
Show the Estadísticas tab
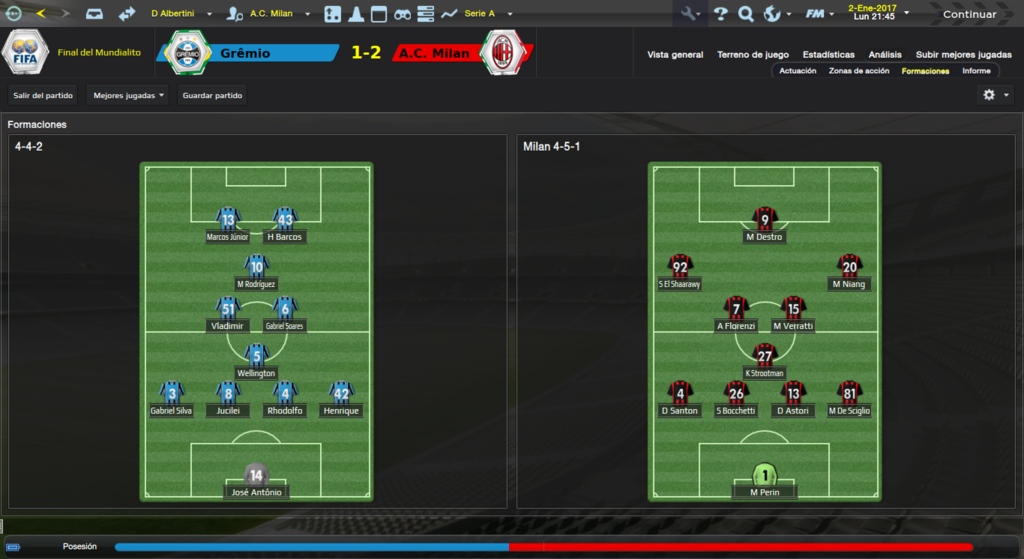coord(828,55)
